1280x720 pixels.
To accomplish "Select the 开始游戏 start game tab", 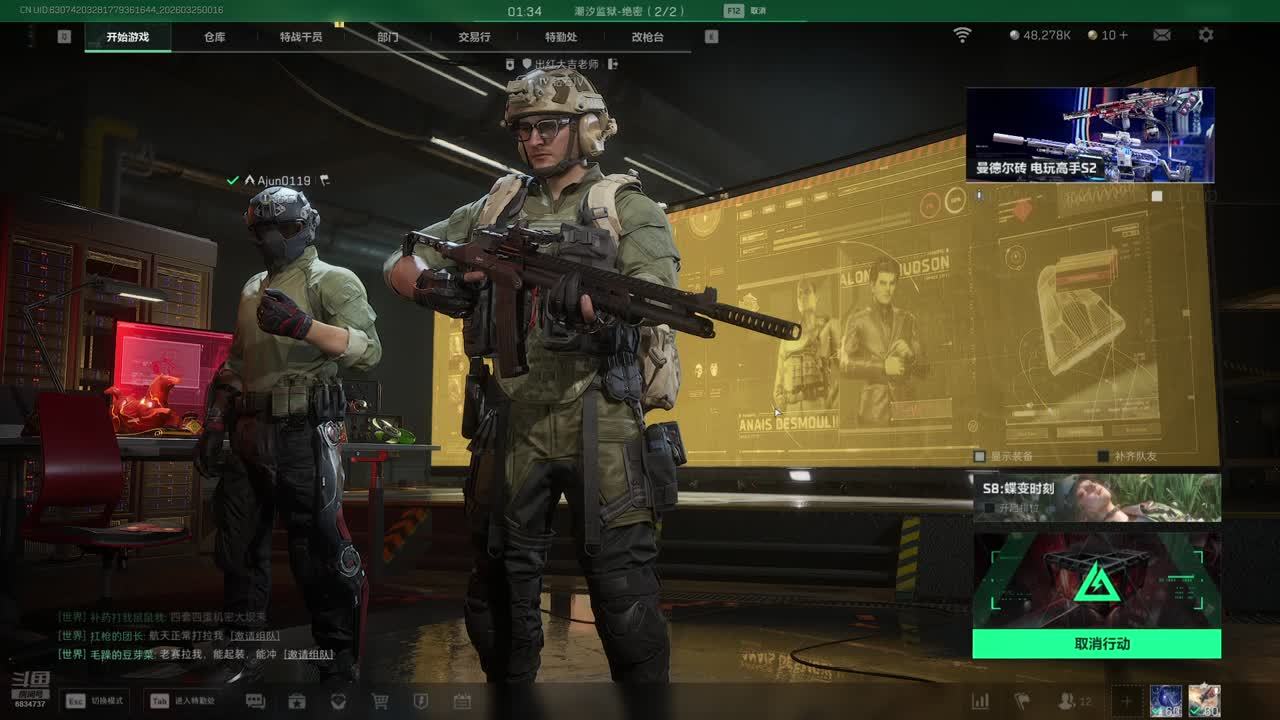I will (128, 37).
